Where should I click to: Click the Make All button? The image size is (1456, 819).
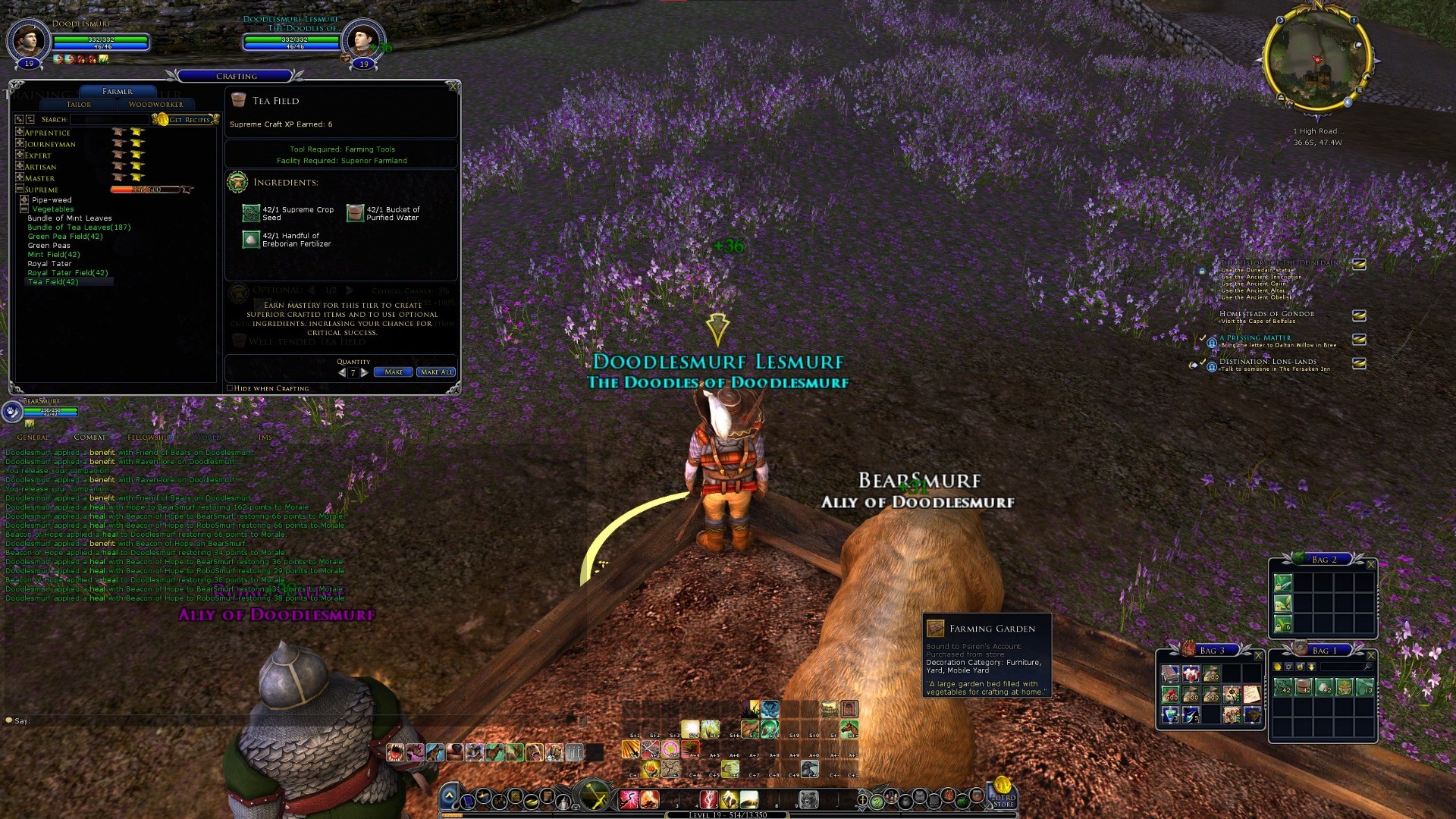pyautogui.click(x=436, y=372)
